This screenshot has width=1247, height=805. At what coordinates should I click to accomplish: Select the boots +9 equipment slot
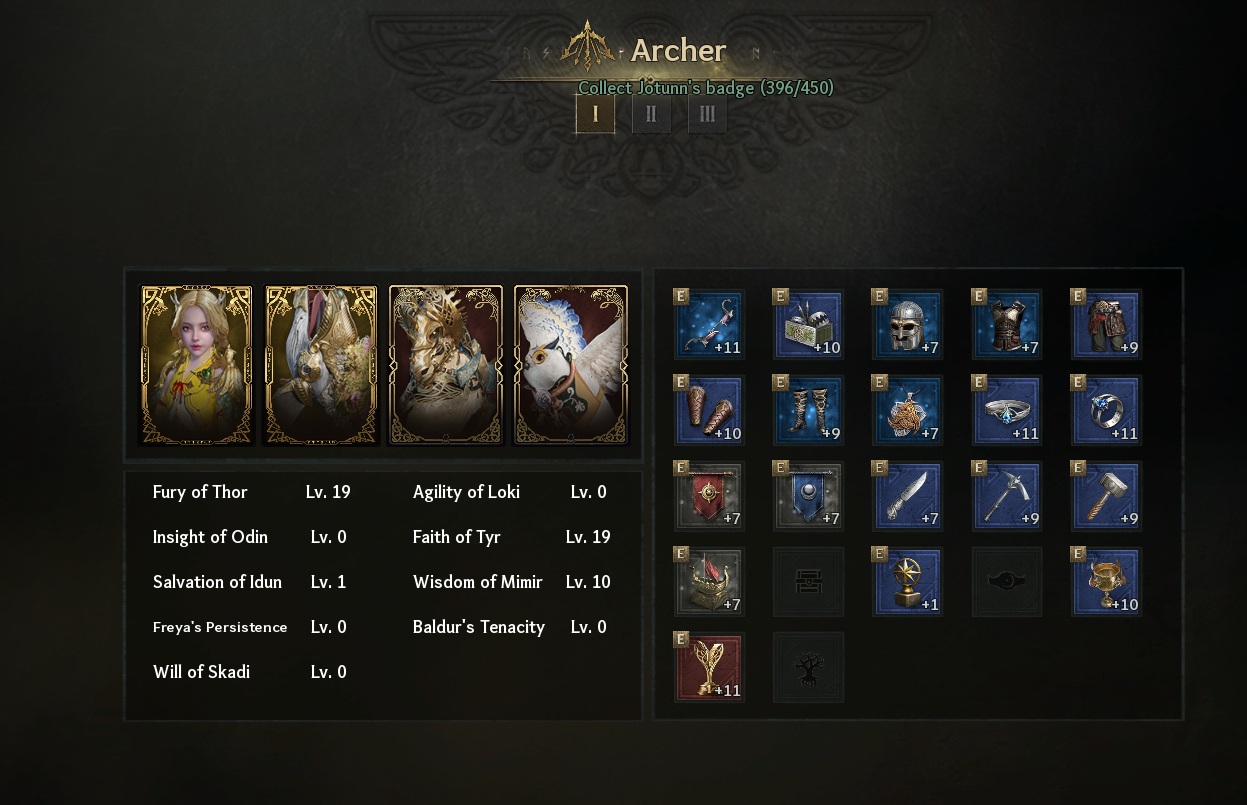pos(808,410)
